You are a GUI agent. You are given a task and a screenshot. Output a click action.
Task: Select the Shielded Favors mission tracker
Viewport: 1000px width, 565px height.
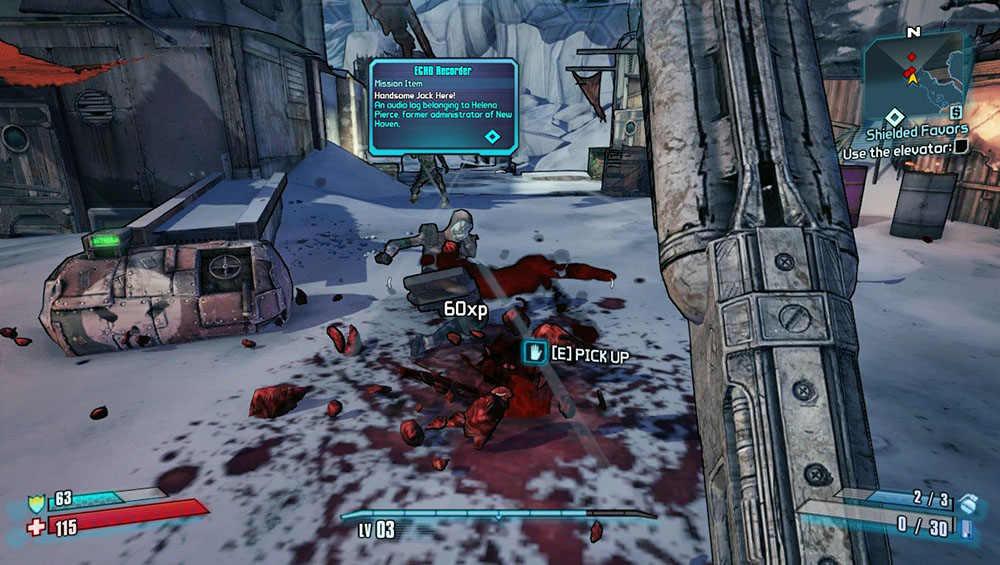point(917,129)
